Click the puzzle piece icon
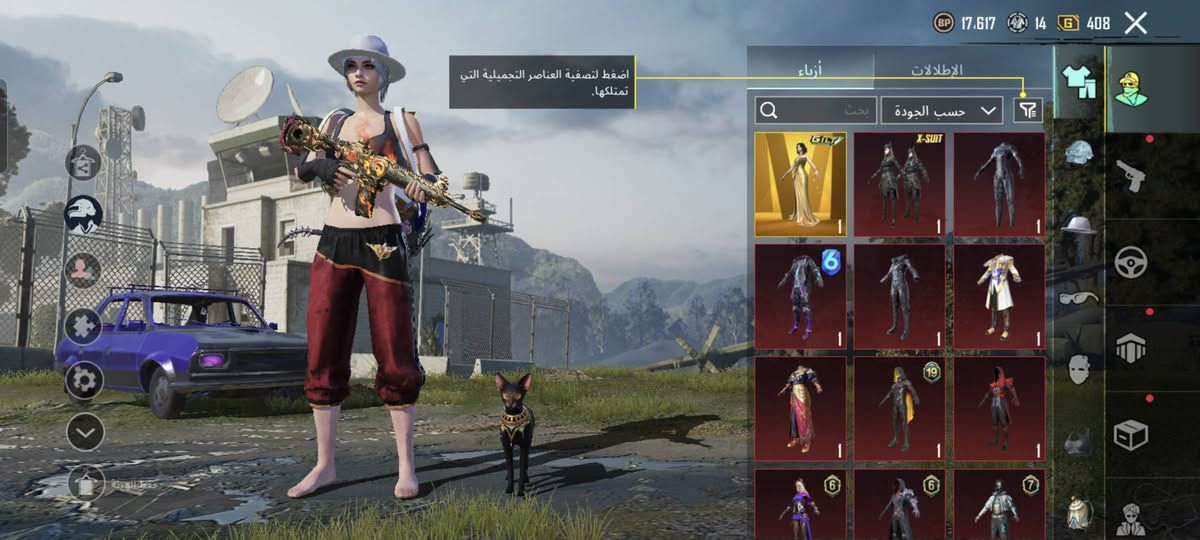This screenshot has width=1200, height=540. coord(84,326)
